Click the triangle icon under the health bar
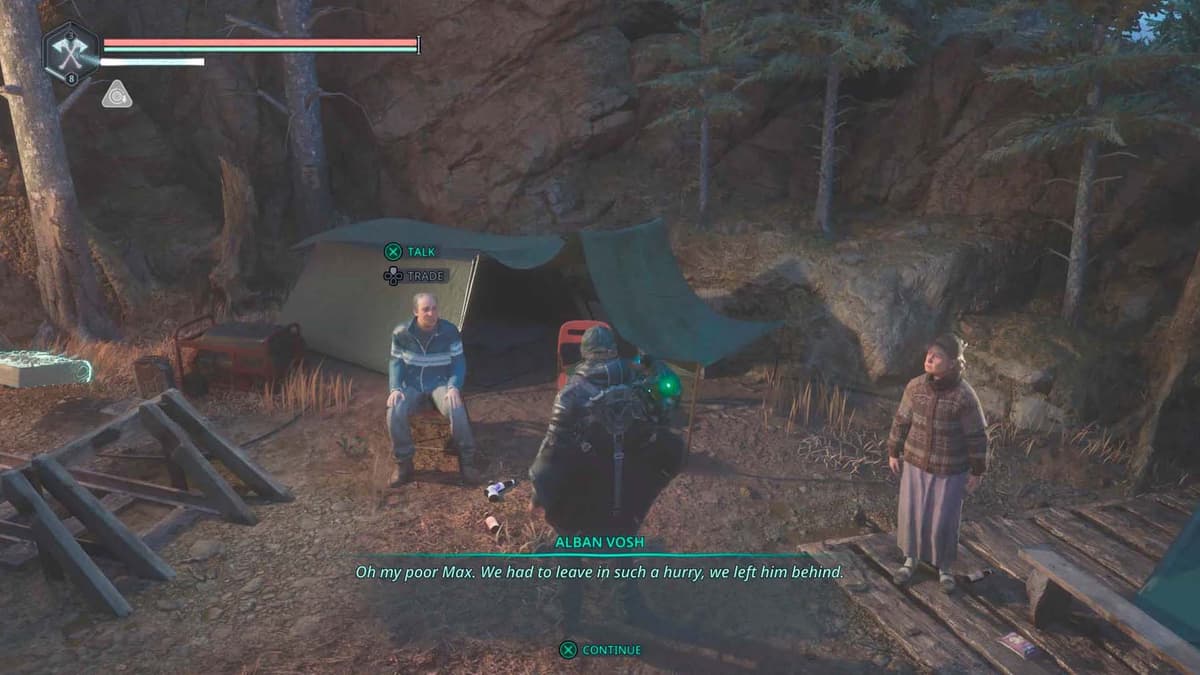The height and width of the screenshot is (675, 1200). click(x=116, y=95)
